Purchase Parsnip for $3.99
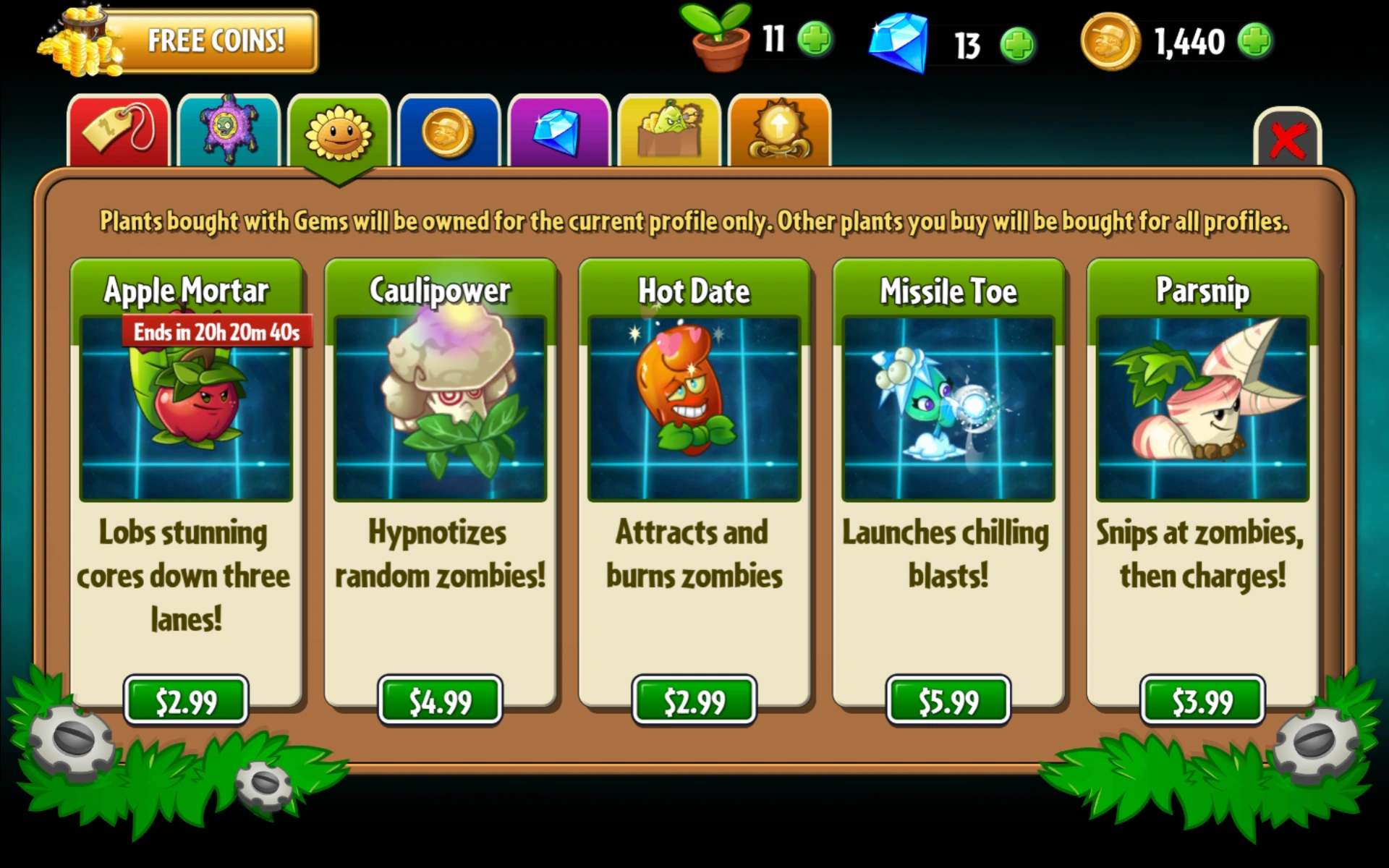 click(1202, 699)
